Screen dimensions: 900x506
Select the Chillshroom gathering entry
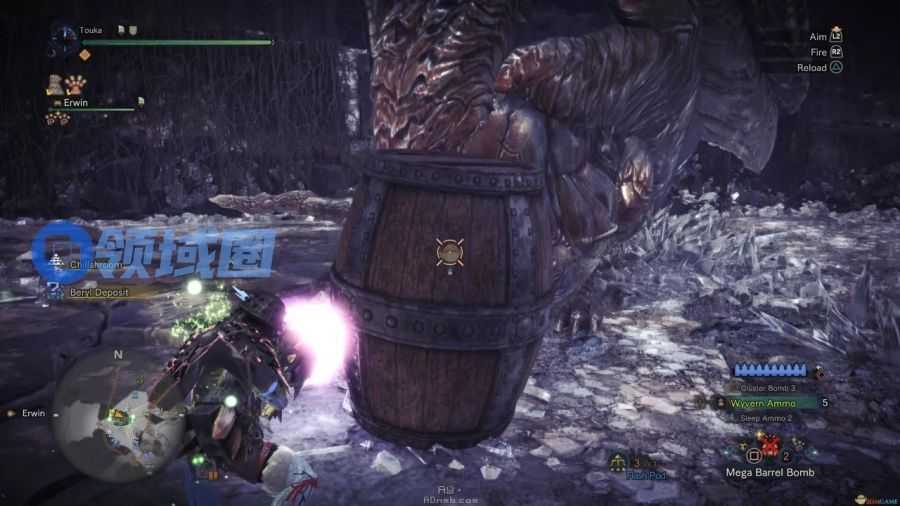(x=93, y=265)
